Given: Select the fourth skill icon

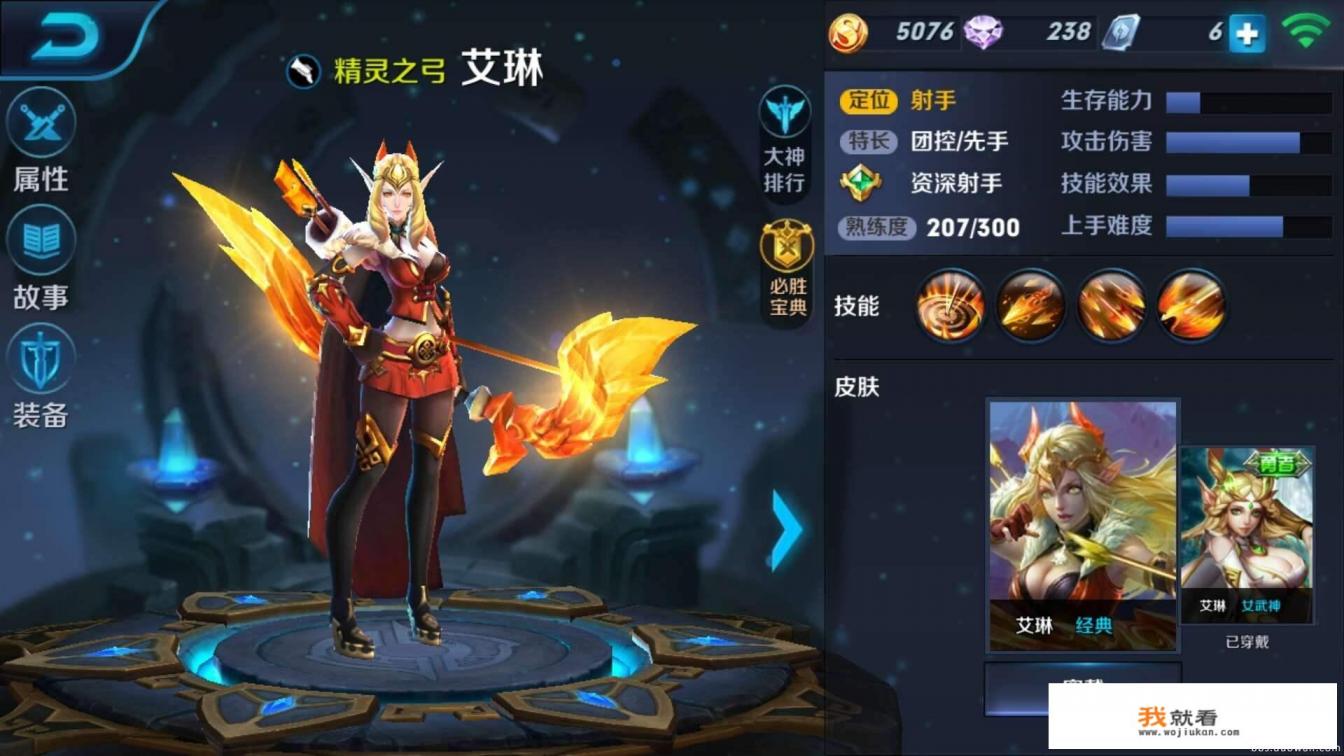Looking at the screenshot, I should pos(1191,306).
